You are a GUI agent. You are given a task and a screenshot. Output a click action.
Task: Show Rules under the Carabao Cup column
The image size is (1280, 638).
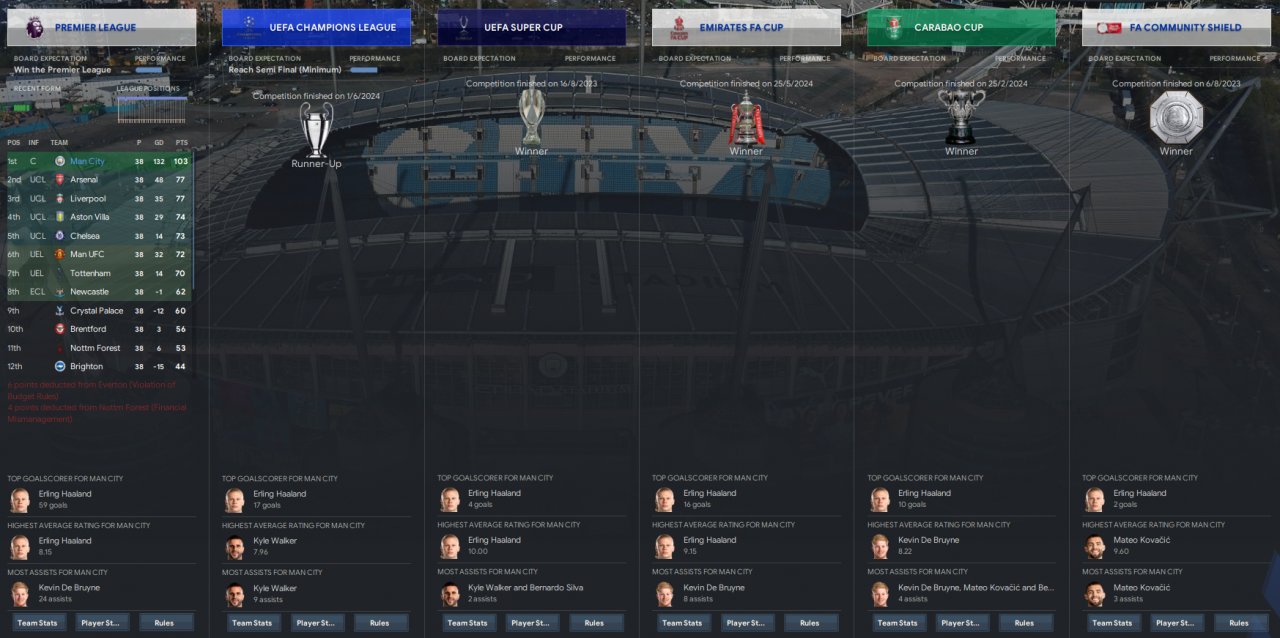coord(1024,623)
